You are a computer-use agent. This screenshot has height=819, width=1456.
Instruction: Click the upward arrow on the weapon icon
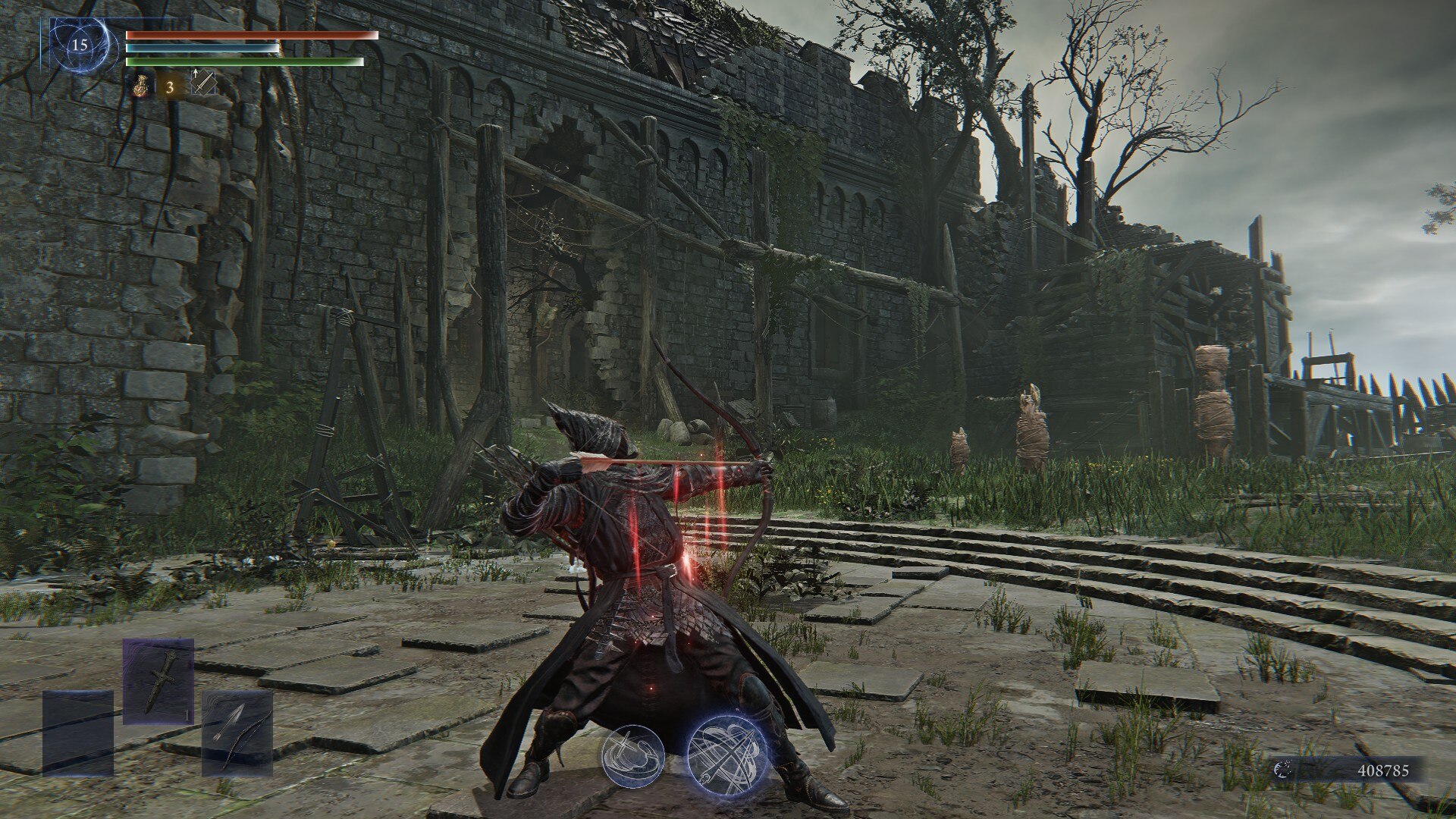tap(196, 72)
